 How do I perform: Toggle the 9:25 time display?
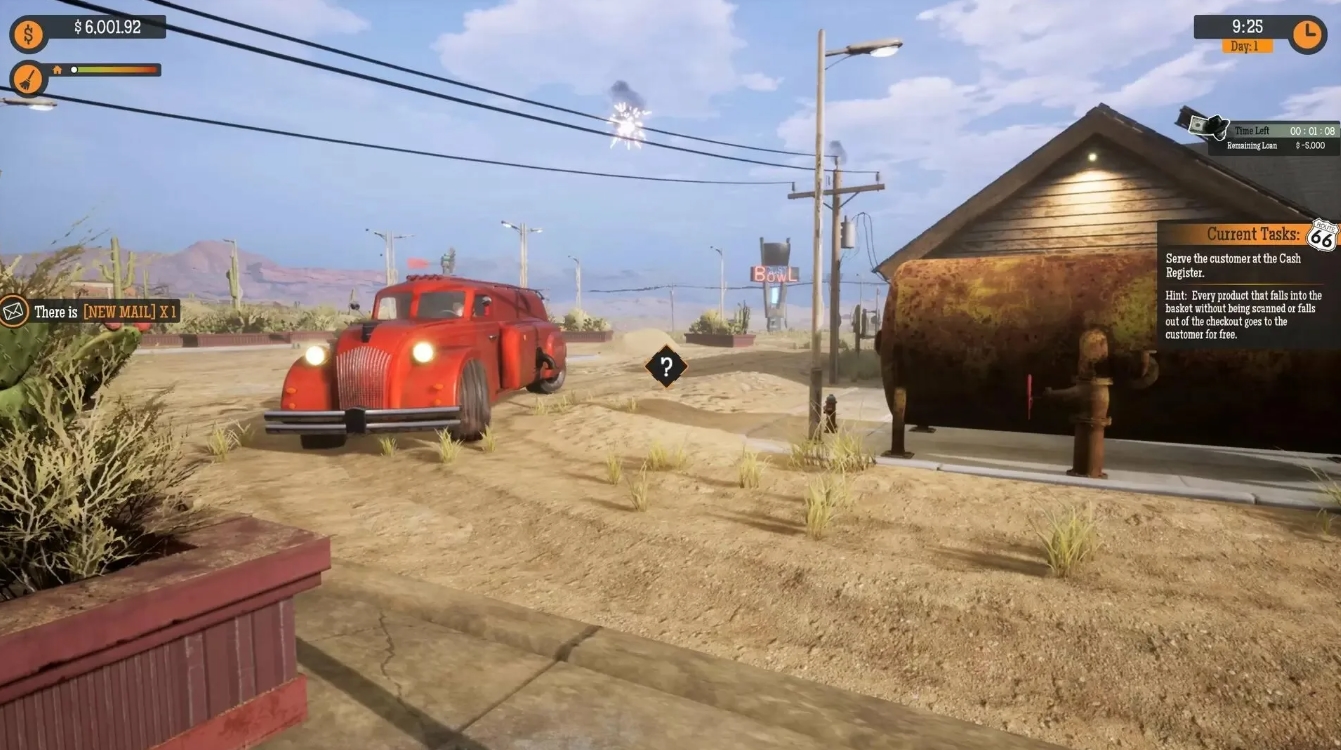1245,27
